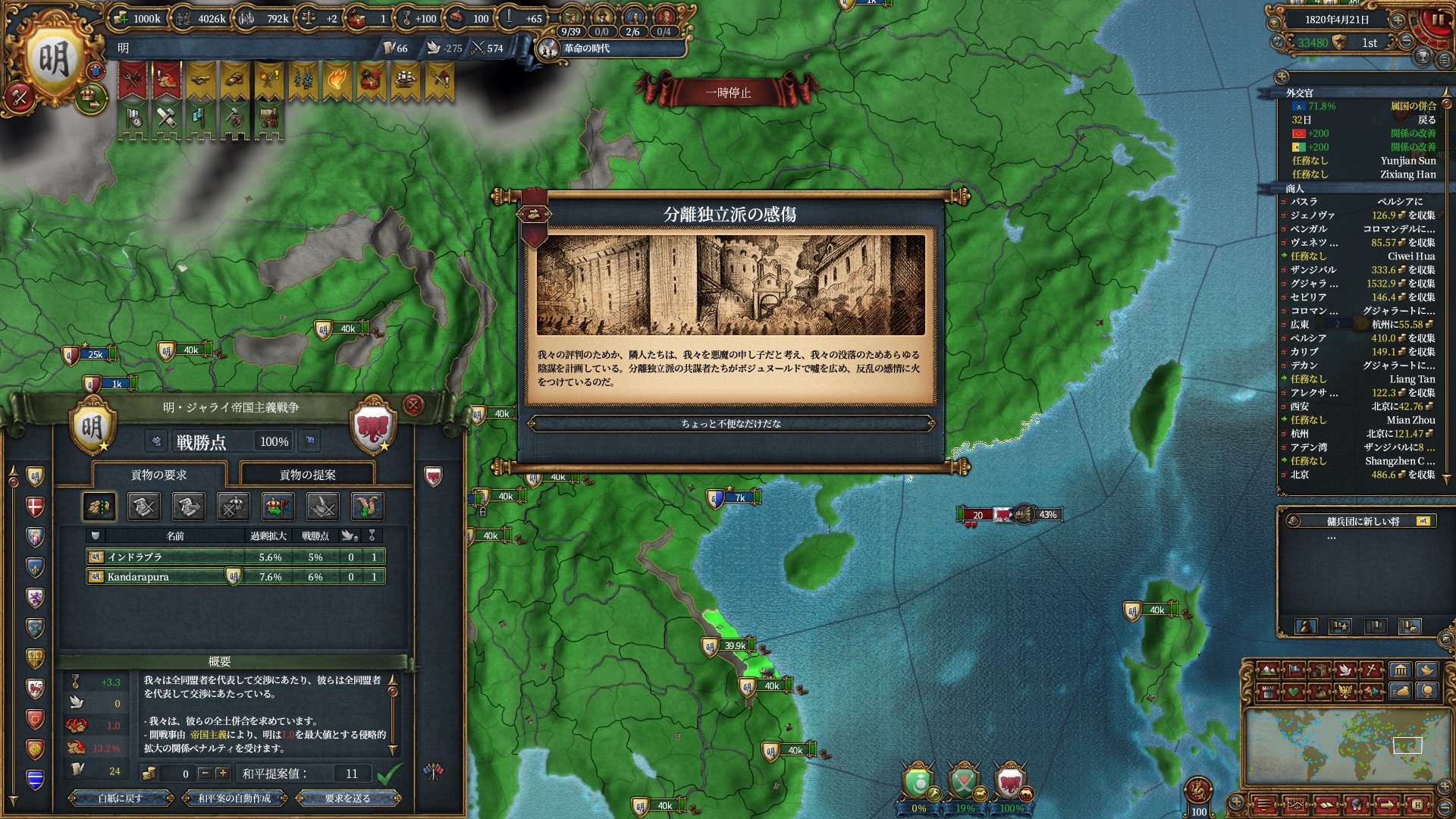Toggle the pause button beside the date
1456x819 pixels.
(1436, 20)
